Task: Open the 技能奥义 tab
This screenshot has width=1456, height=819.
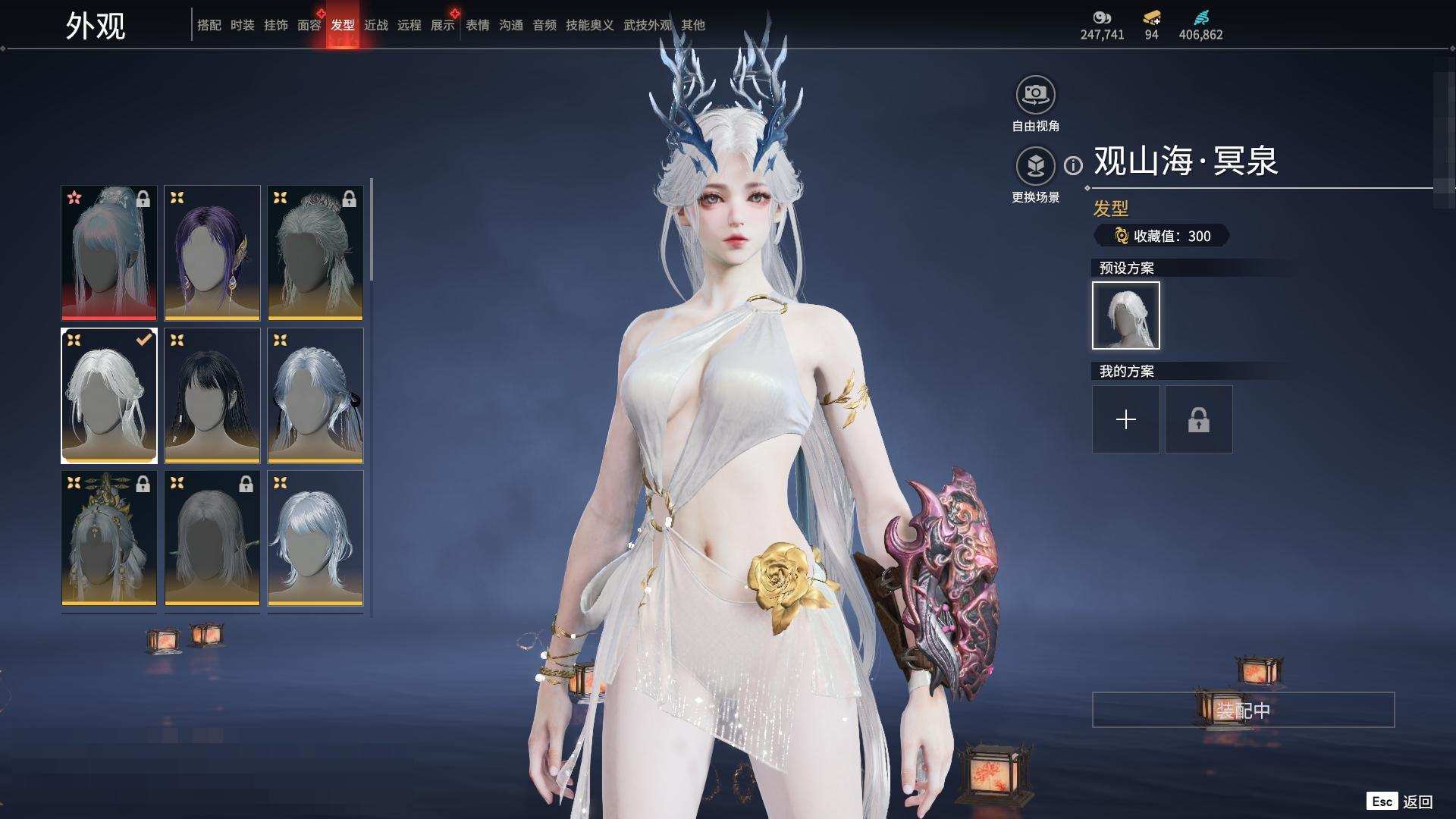Action: pos(589,25)
